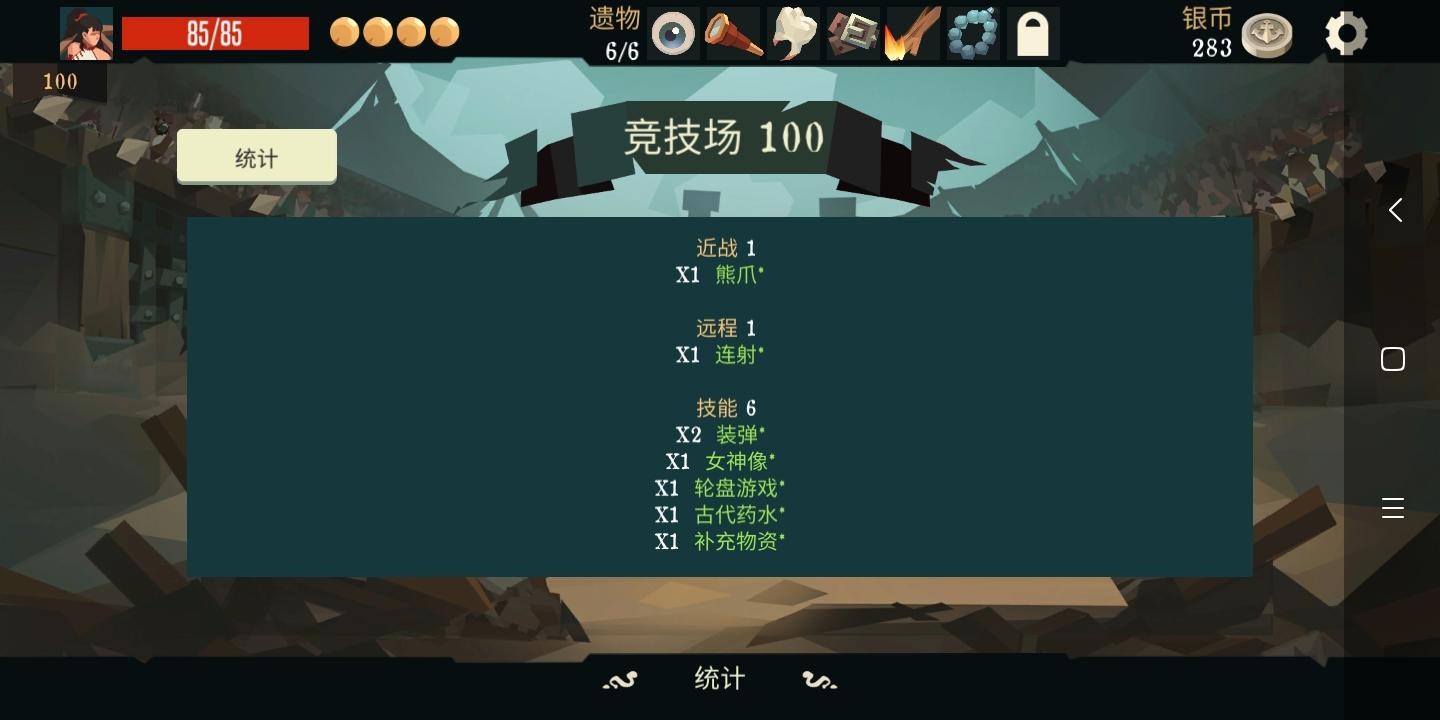Select 统计 in the bottom bar

(718, 679)
